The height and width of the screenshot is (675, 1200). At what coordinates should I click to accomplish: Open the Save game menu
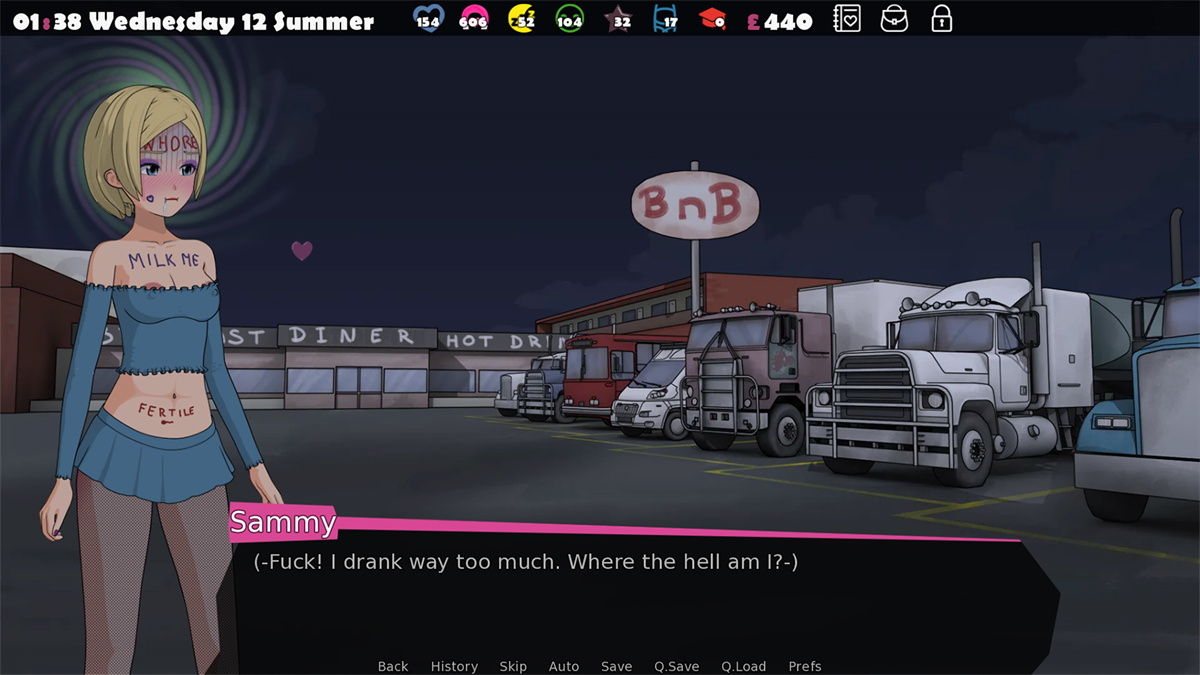click(616, 666)
